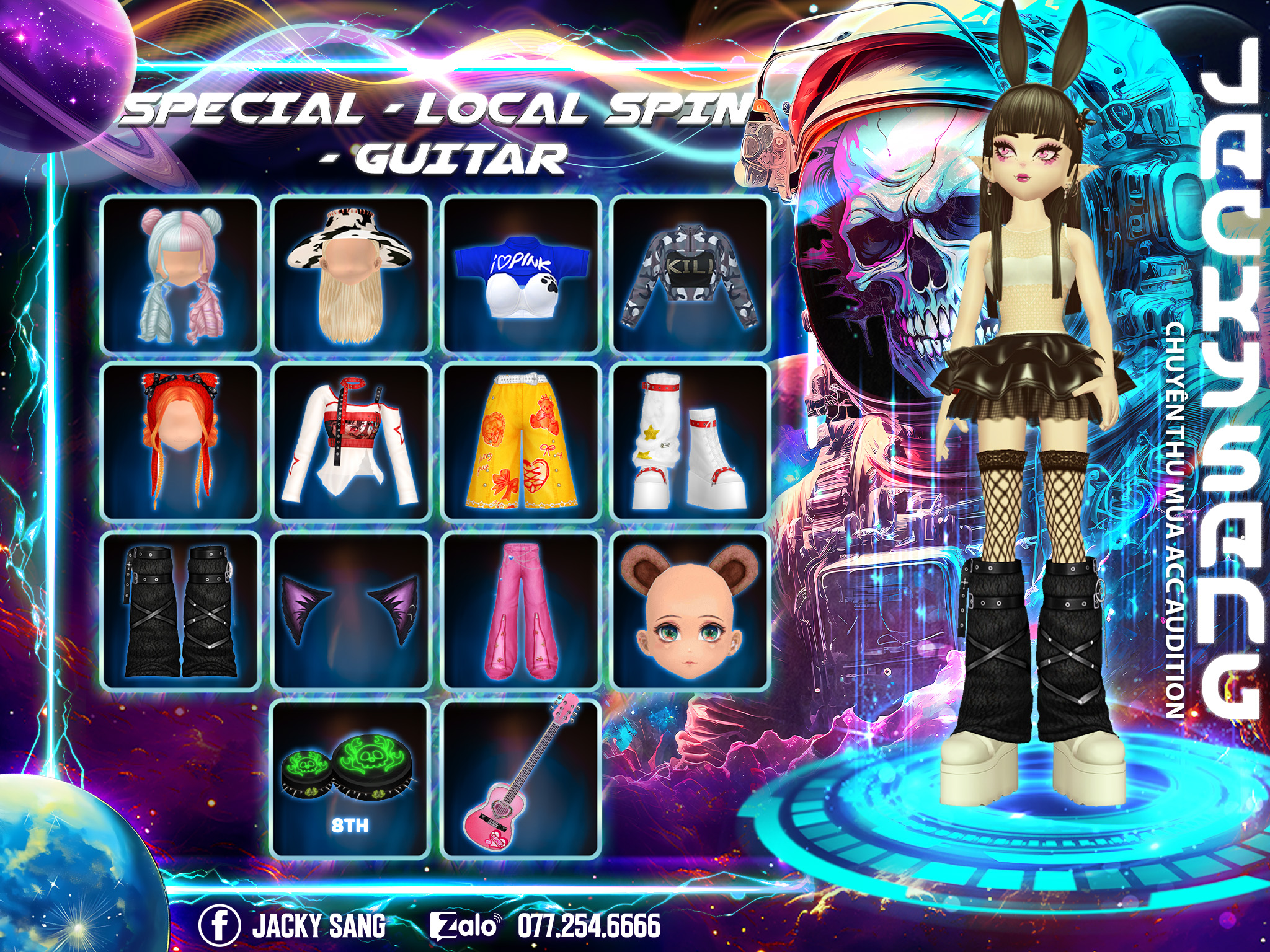
Task: Select the yellow printed wide-leg pants
Action: [x=521, y=442]
